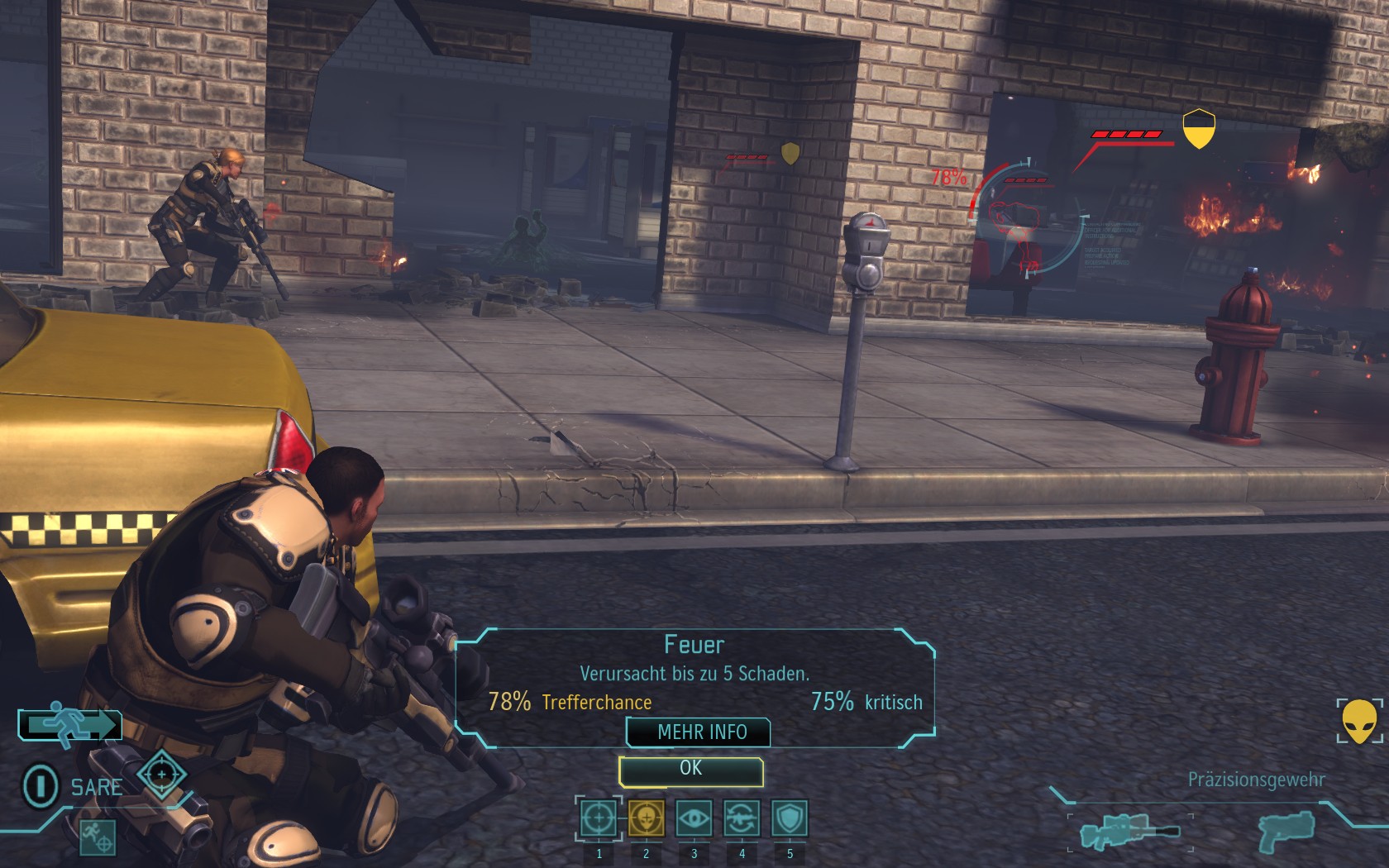
Task: Select the crosshair fire ability
Action: pyautogui.click(x=599, y=818)
